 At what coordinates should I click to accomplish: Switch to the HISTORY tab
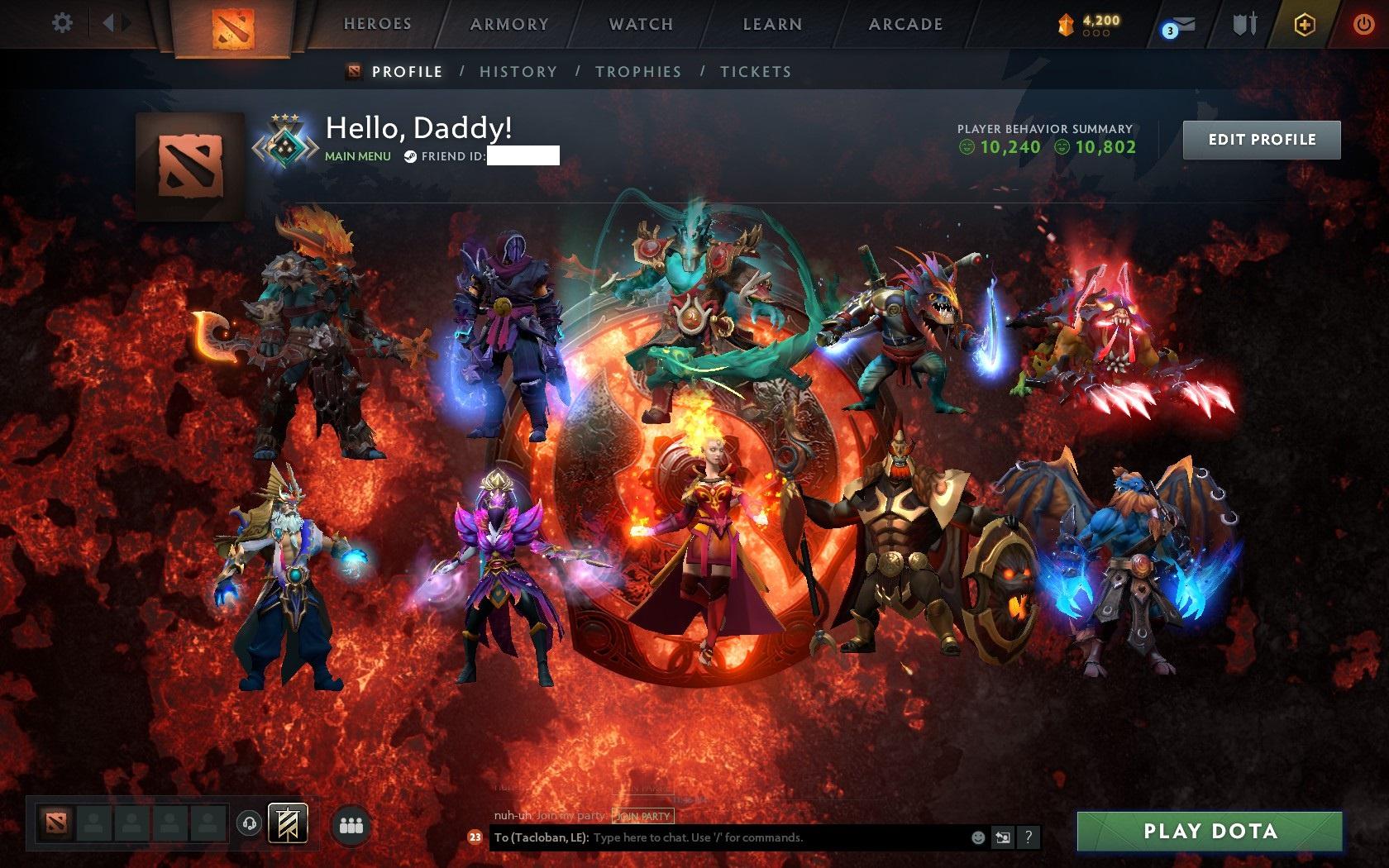(x=517, y=72)
